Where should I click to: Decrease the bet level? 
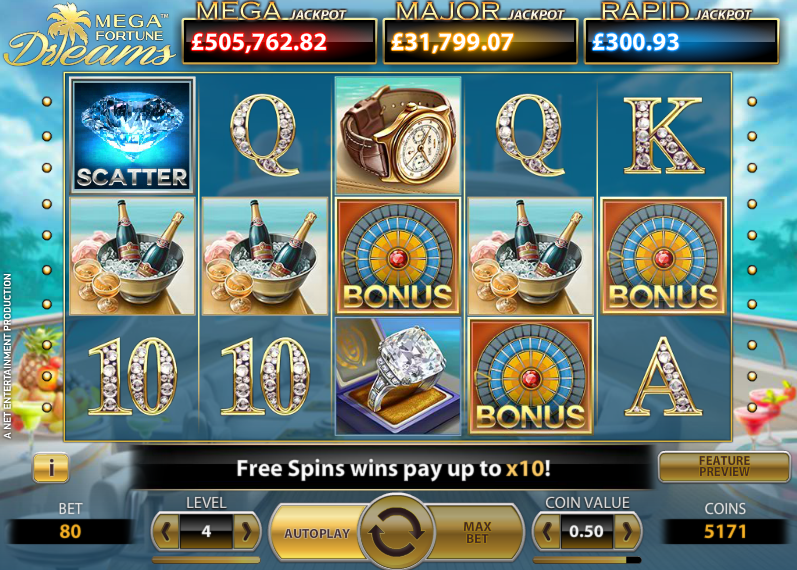coord(168,531)
